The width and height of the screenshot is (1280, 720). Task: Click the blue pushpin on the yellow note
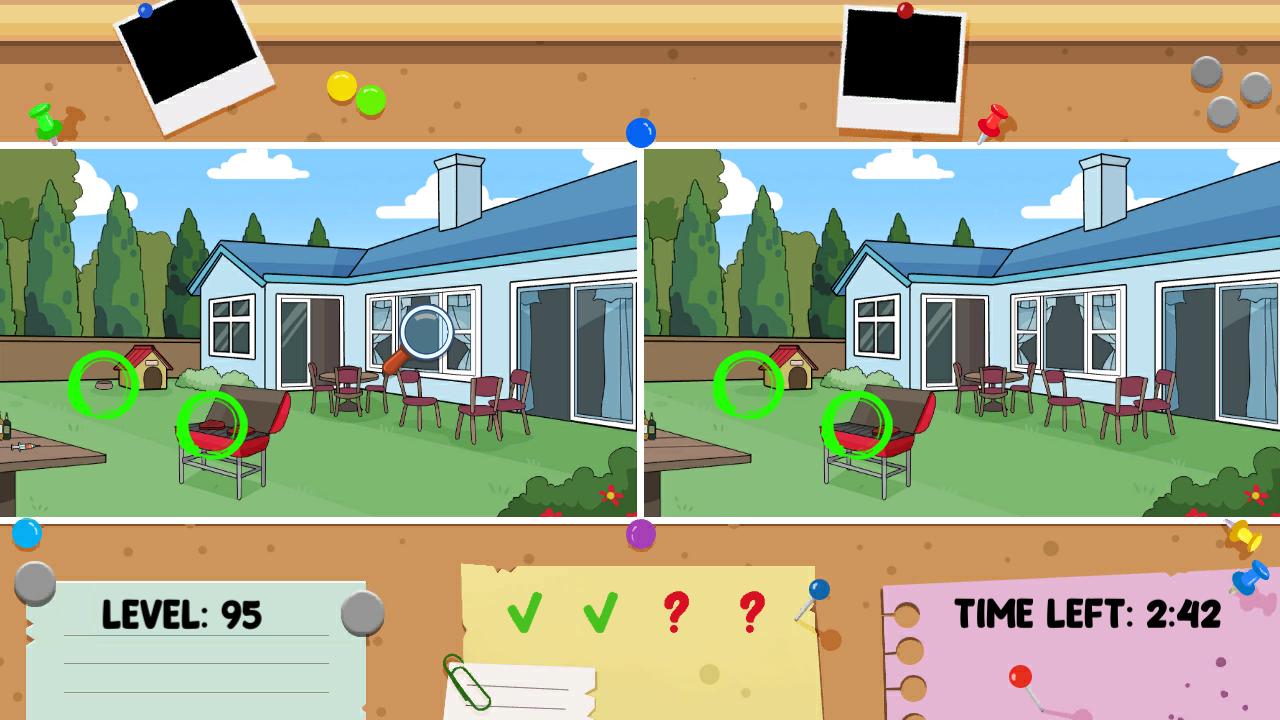coord(821,589)
